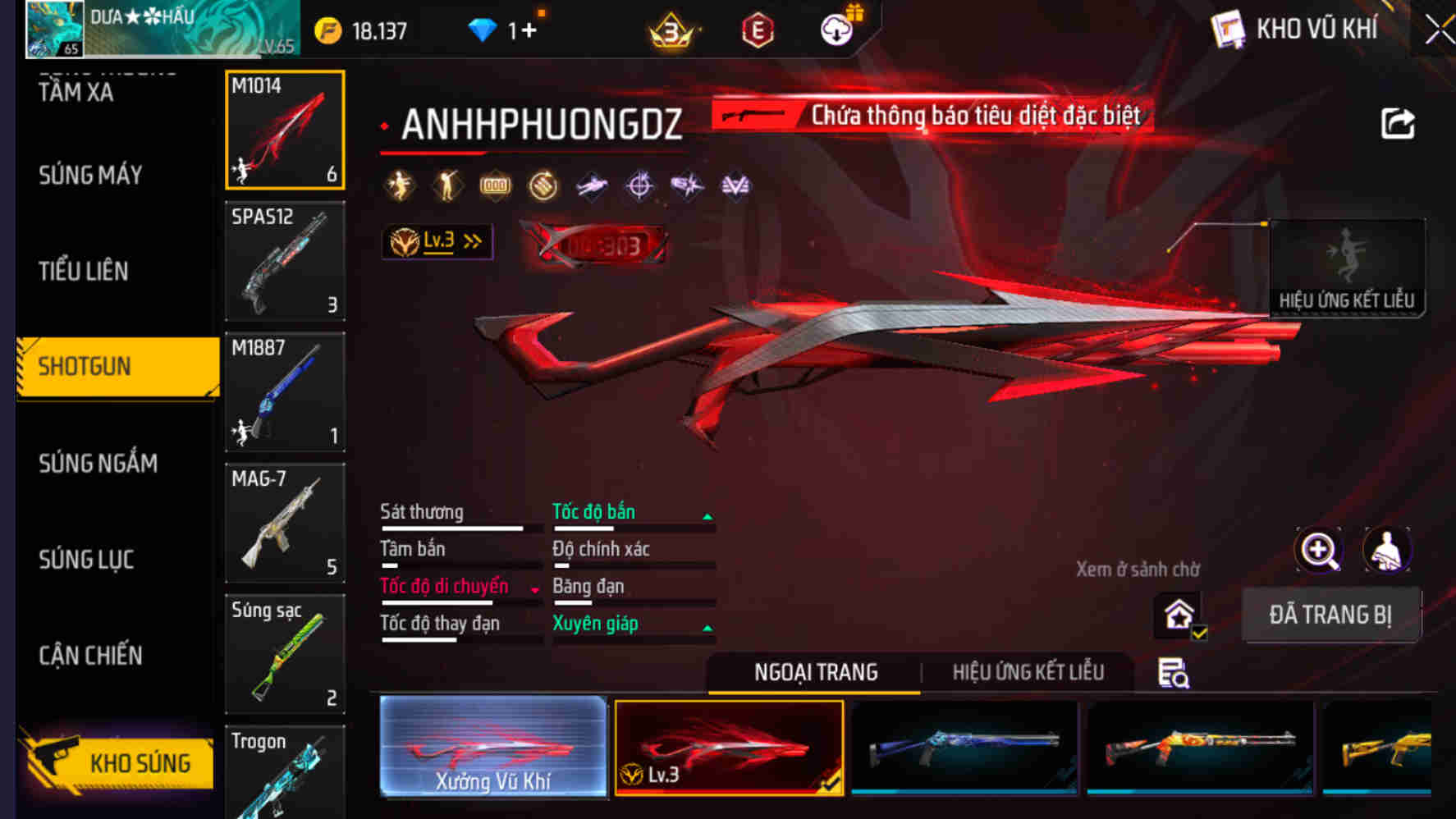1456x819 pixels.
Task: Switch to the 'Hiệu ứng kết liễu' tab
Action: (1027, 671)
